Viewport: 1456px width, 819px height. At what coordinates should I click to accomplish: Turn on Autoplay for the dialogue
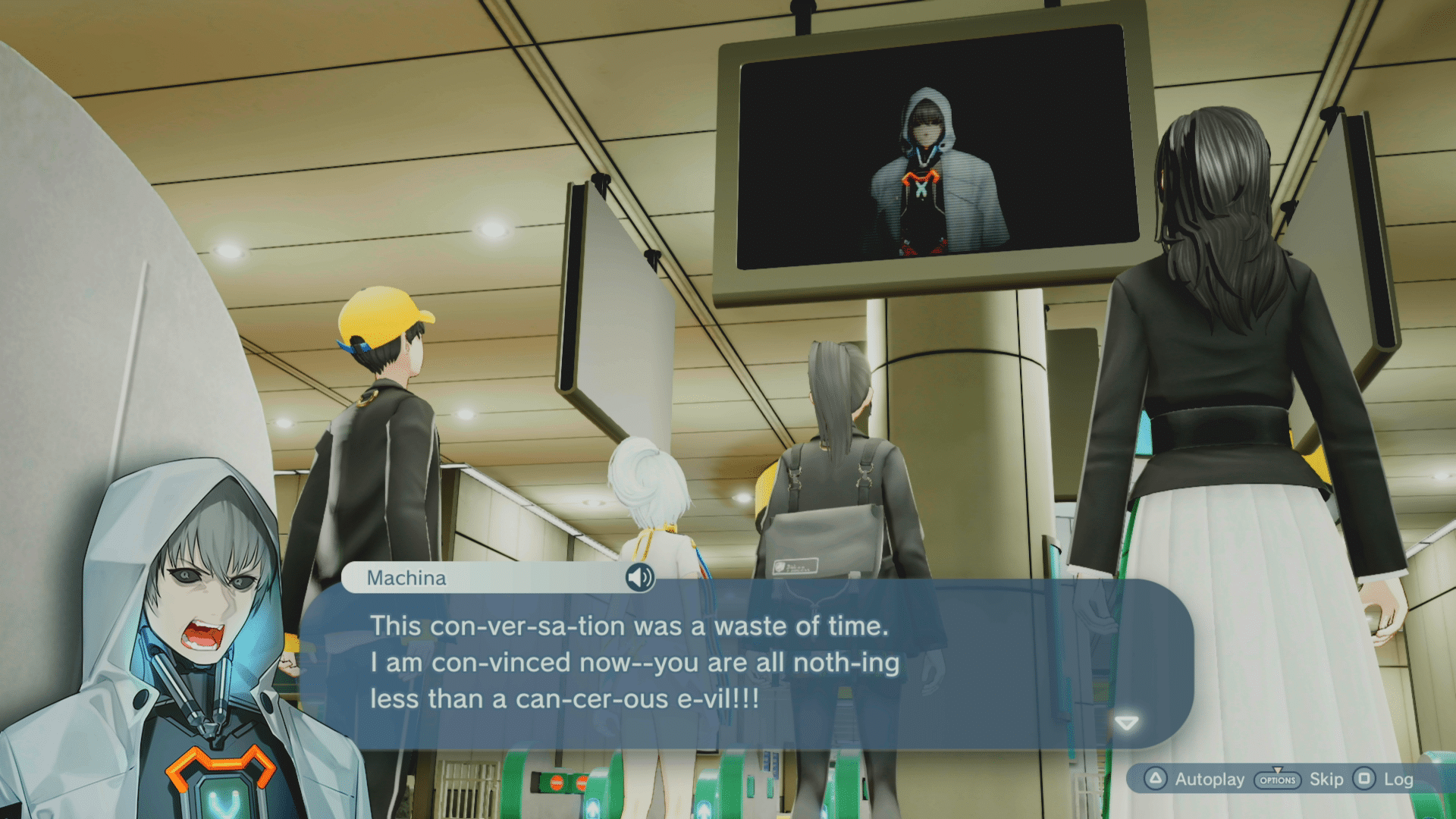[1197, 780]
